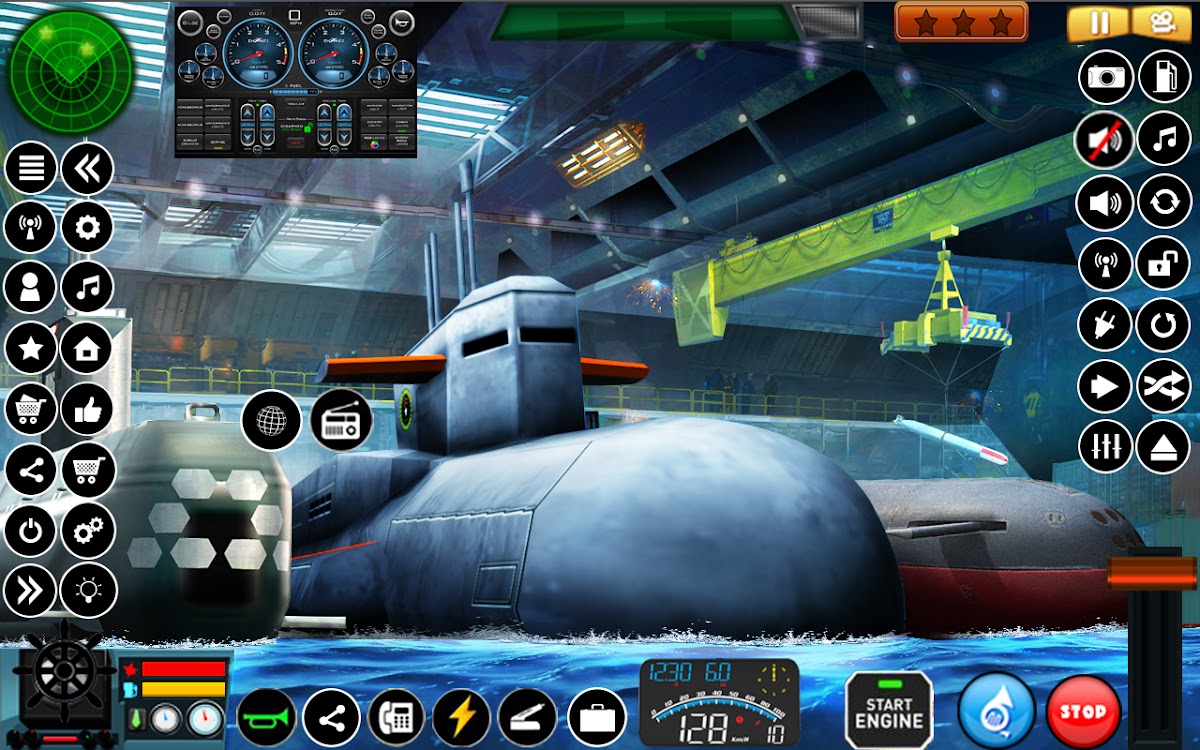Pause the game
The height and width of the screenshot is (750, 1200).
click(x=1099, y=23)
